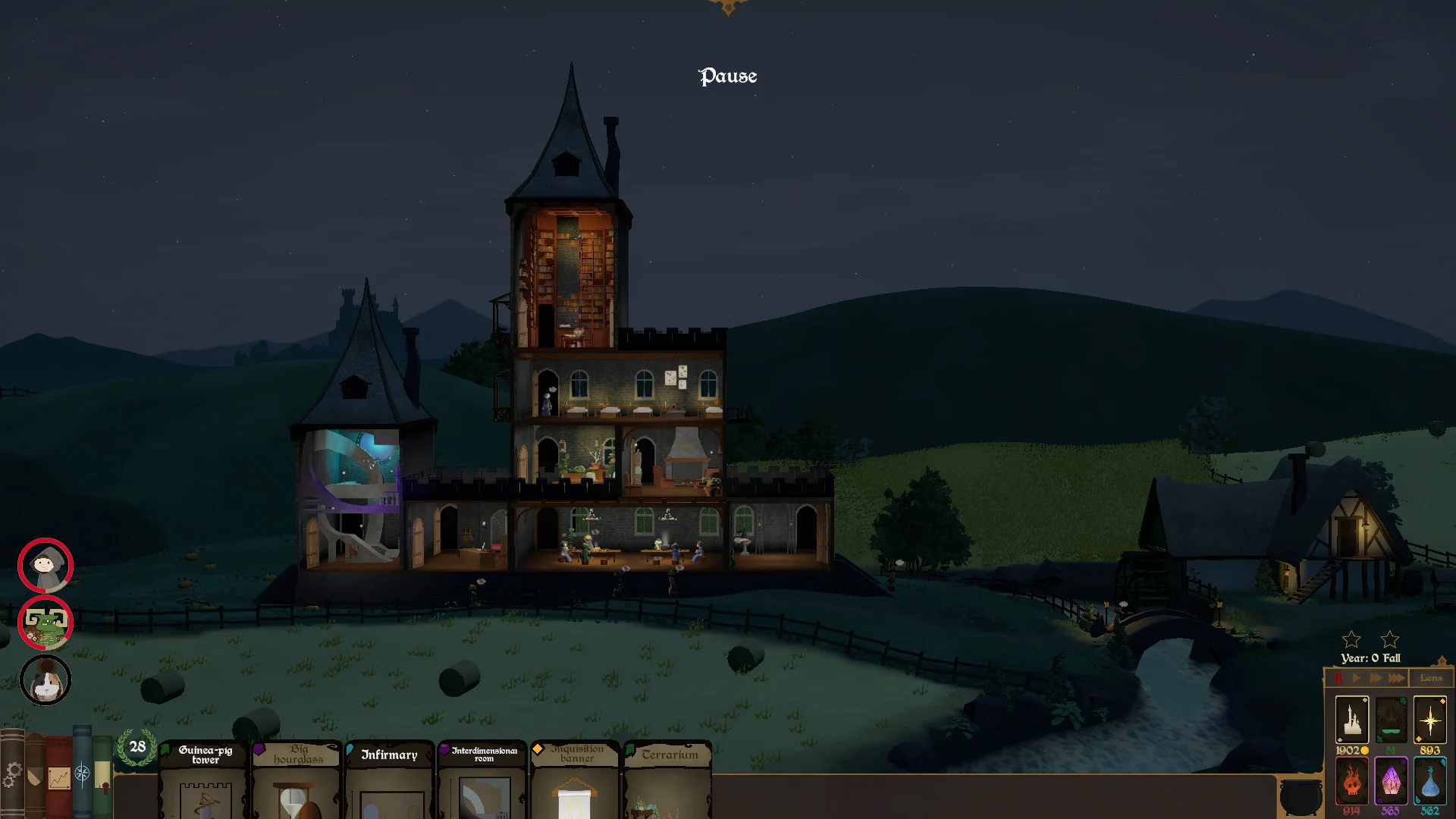Open the gears settings book

(x=12, y=775)
